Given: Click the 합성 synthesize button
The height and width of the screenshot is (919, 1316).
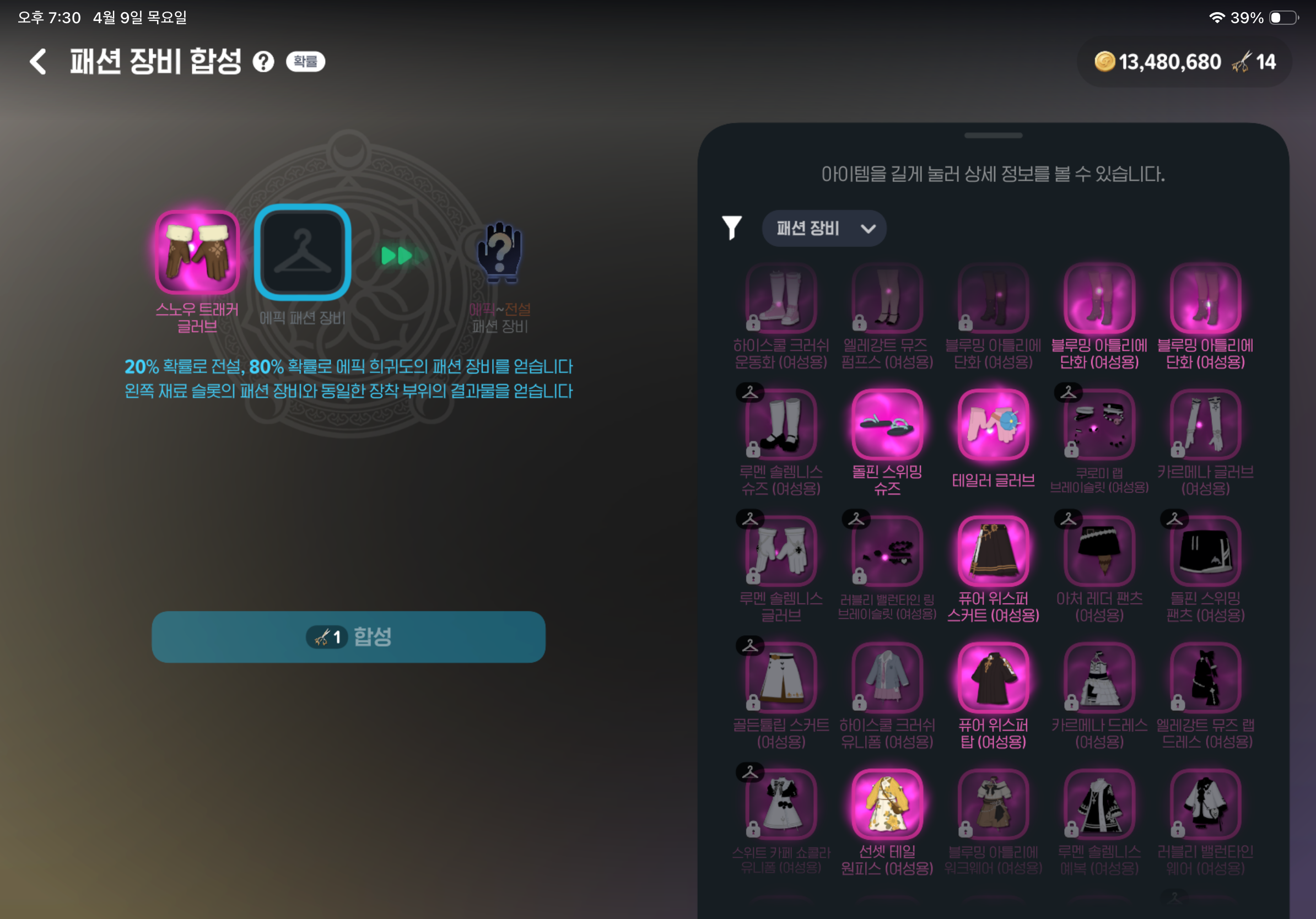Looking at the screenshot, I should coord(348,636).
